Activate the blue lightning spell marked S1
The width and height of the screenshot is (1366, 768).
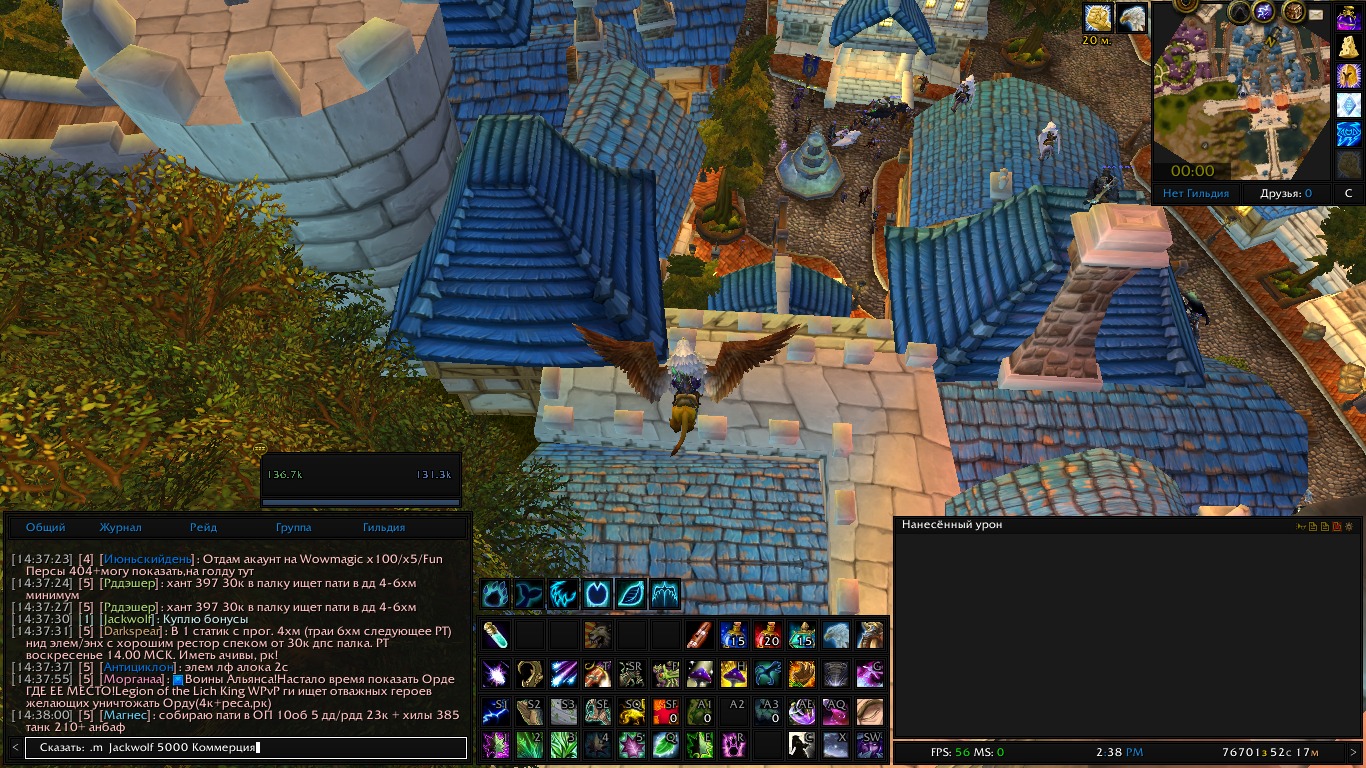pyautogui.click(x=495, y=711)
